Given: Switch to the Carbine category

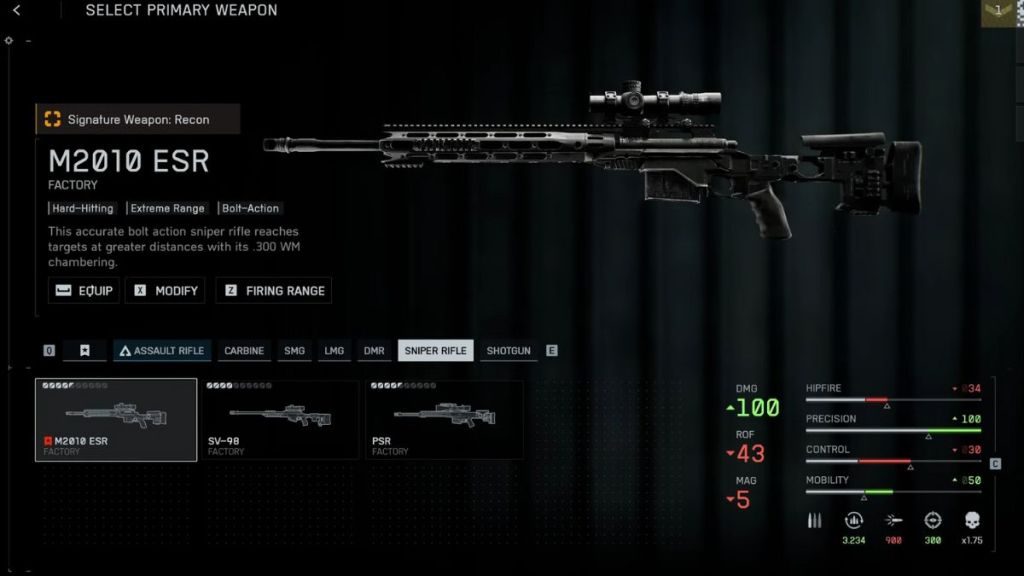Looking at the screenshot, I should point(244,351).
